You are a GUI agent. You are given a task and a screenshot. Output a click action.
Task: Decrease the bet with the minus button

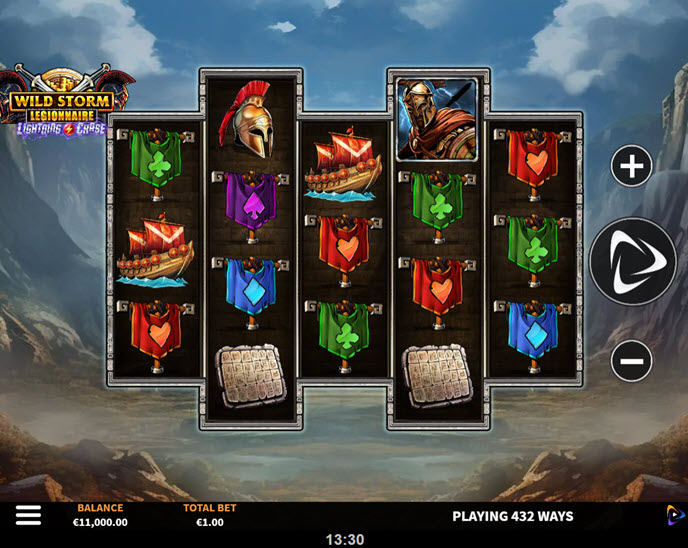click(631, 360)
